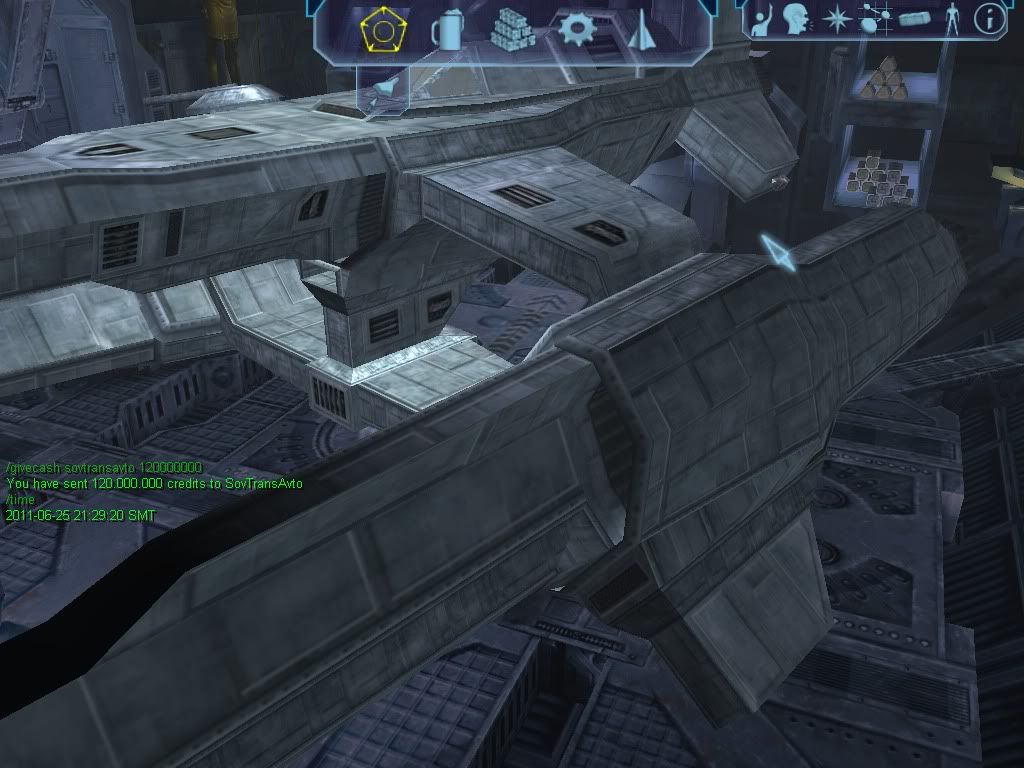The height and width of the screenshot is (768, 1024).
Task: Open the equipment dealer gear icon
Action: coord(577,29)
